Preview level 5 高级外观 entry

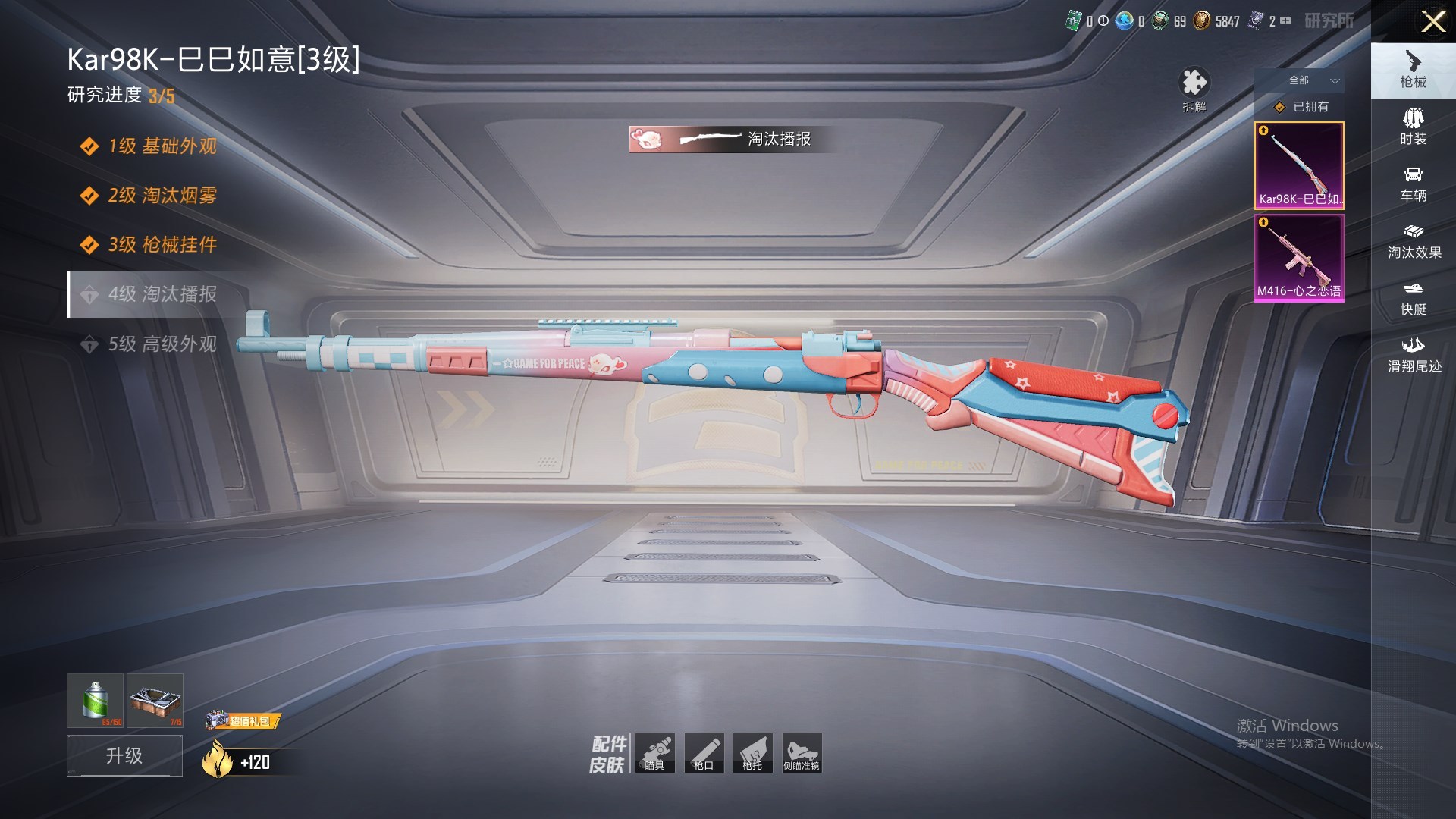pyautogui.click(x=162, y=344)
